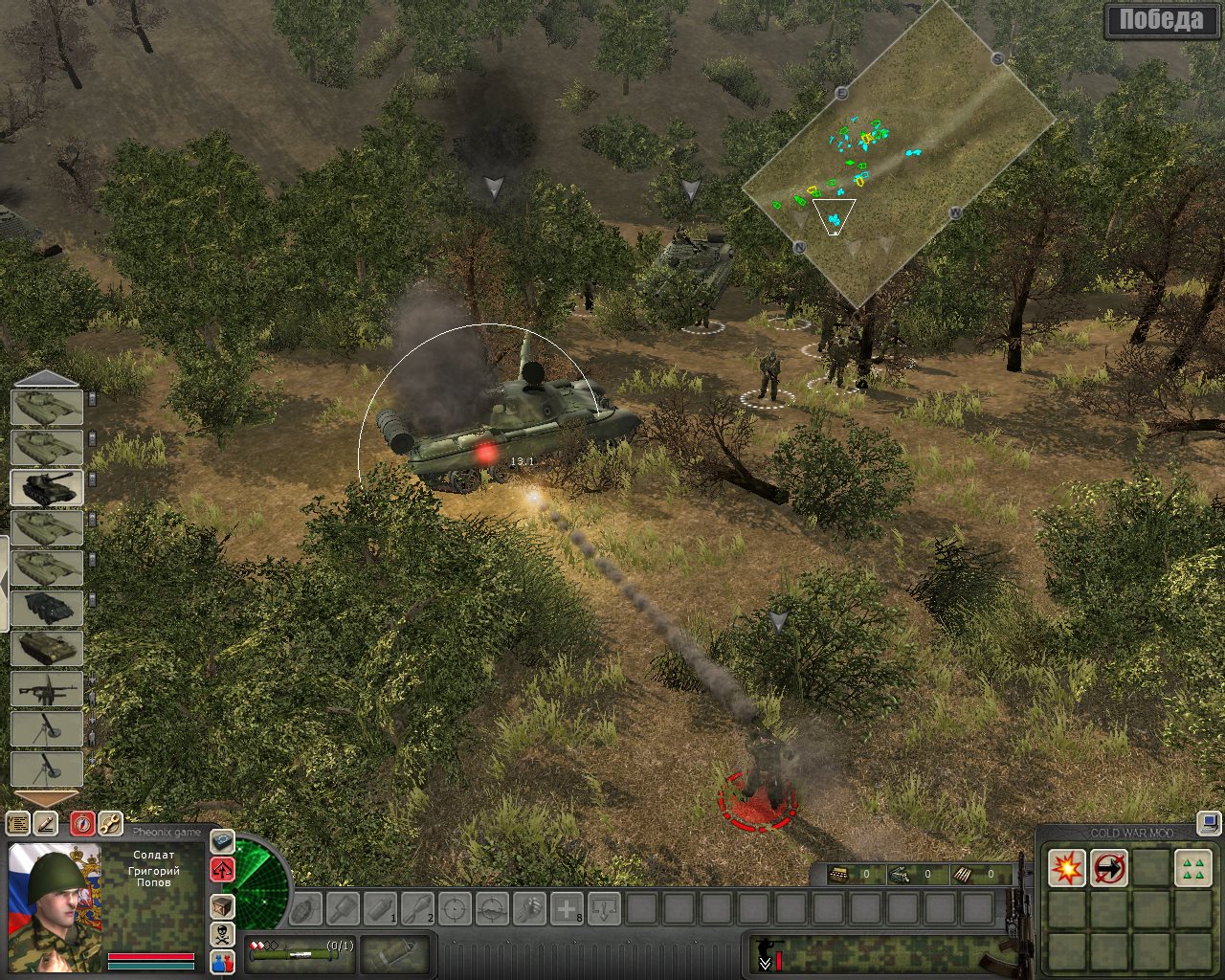Viewport: 1225px width, 980px height.
Task: Activate the explosion attack command
Action: pyautogui.click(x=1066, y=869)
